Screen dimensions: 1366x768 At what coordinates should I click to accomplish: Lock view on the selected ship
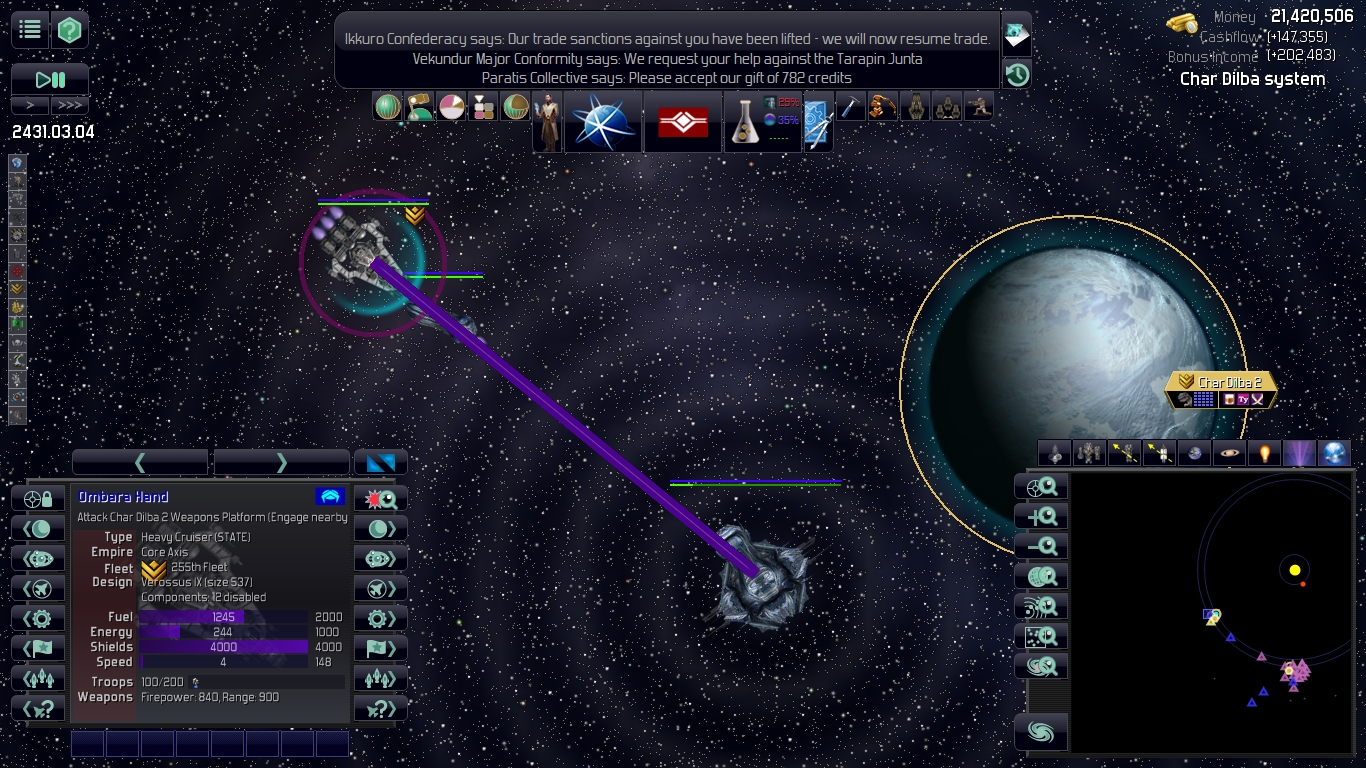(x=38, y=499)
